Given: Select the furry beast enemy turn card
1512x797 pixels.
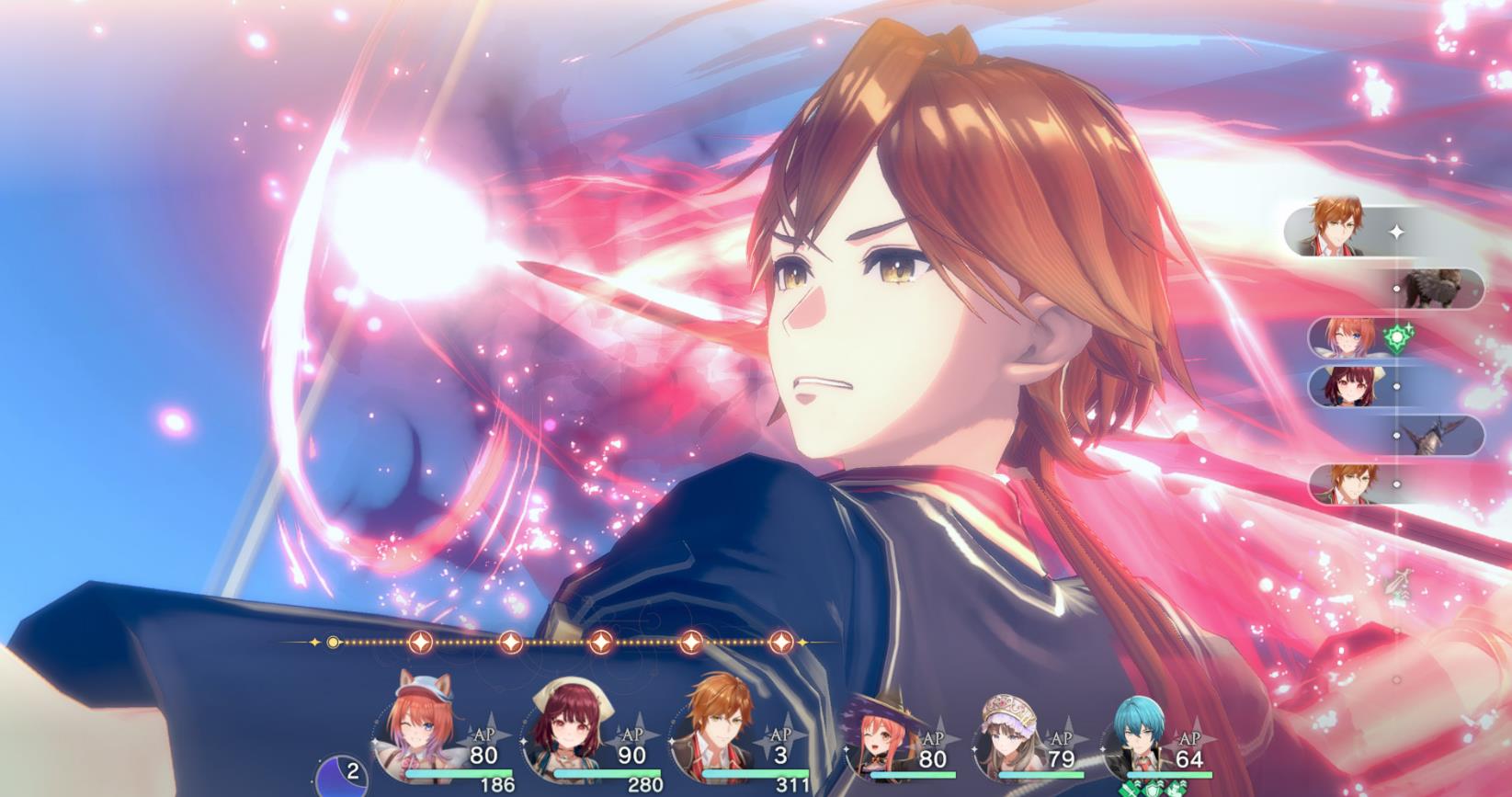Looking at the screenshot, I should tap(1438, 289).
